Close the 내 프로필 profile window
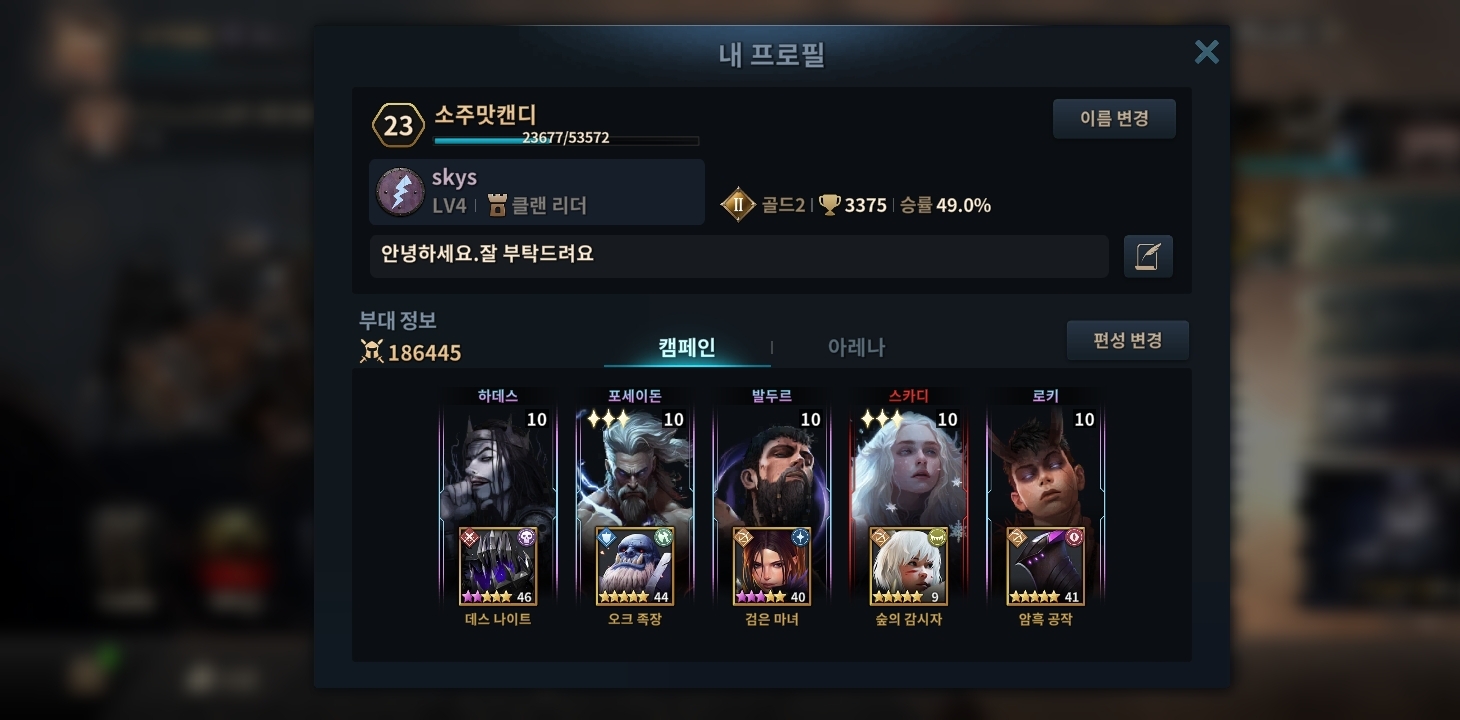Screen dimensions: 1460x720 (1206, 52)
